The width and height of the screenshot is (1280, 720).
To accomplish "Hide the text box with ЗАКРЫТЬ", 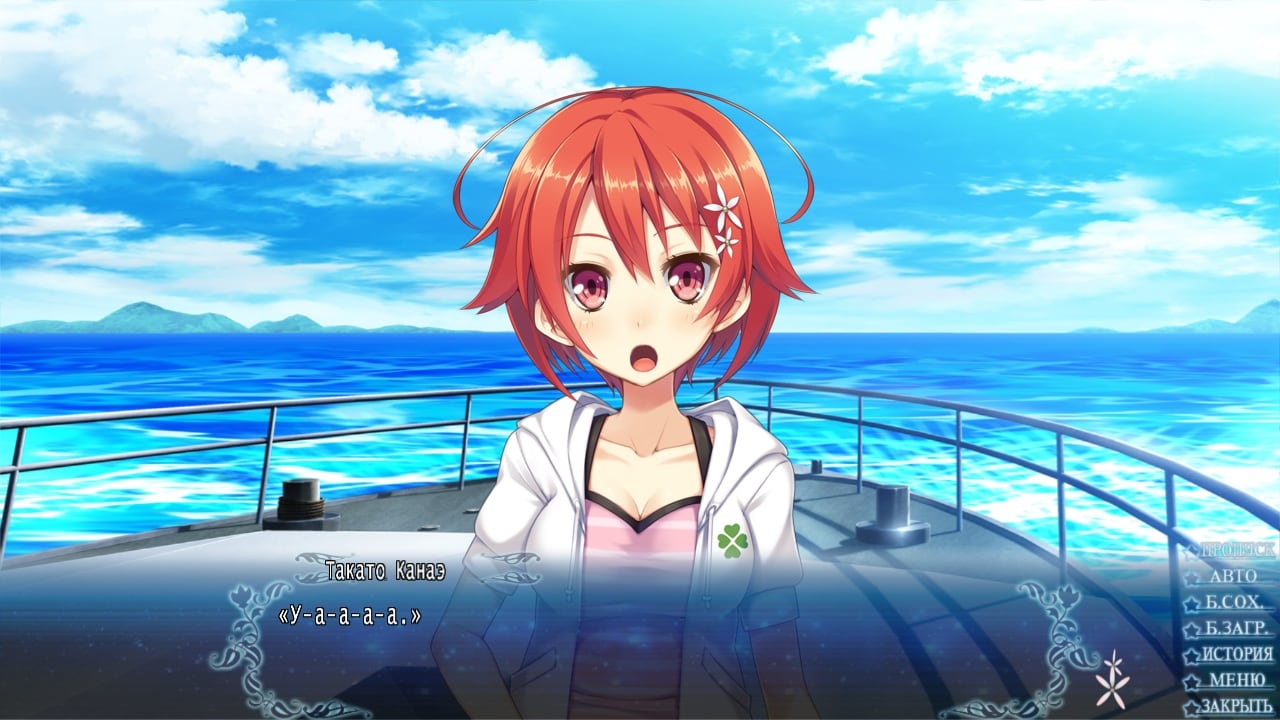I will [1236, 706].
